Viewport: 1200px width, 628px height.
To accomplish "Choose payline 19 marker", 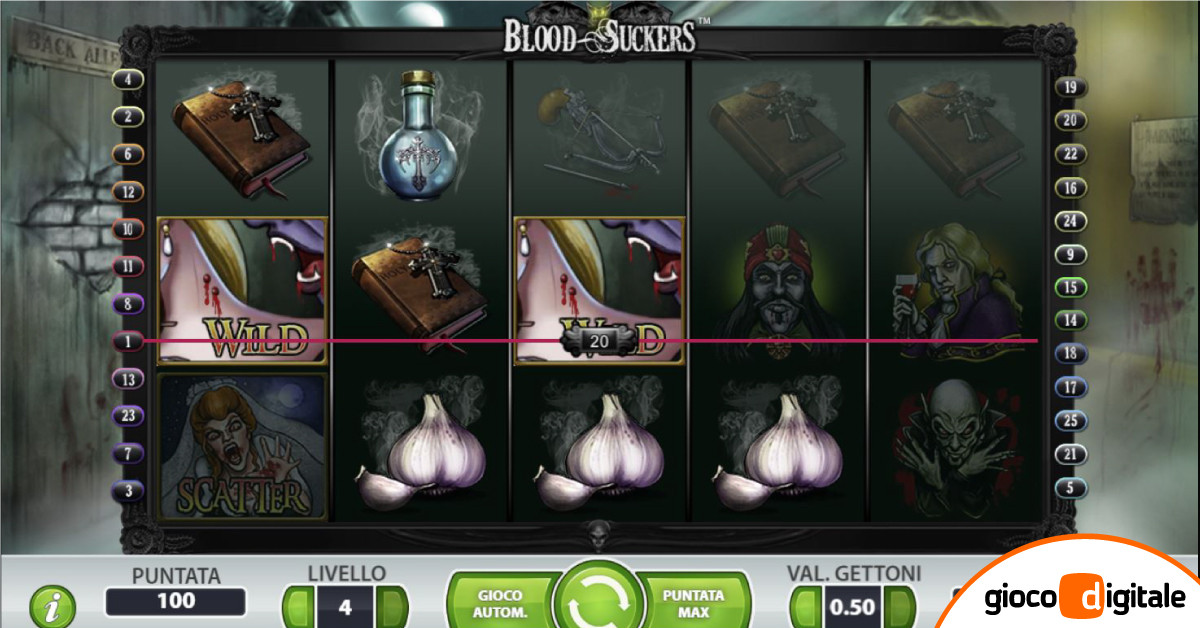I will tap(1070, 87).
